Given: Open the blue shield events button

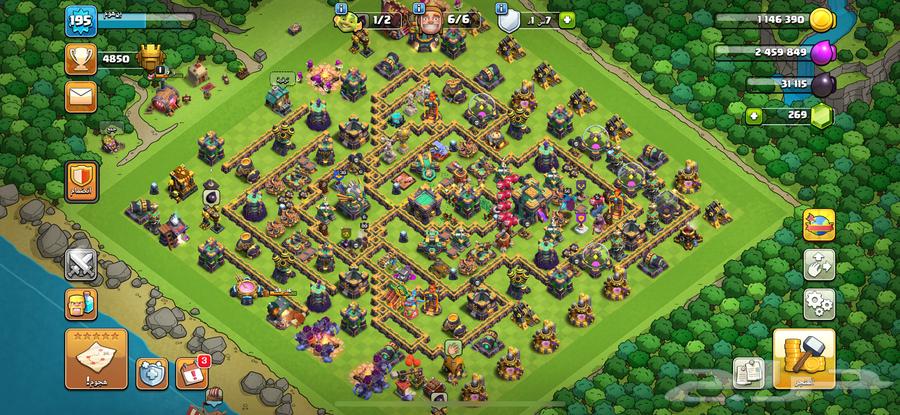Looking at the screenshot, I should pos(149,374).
